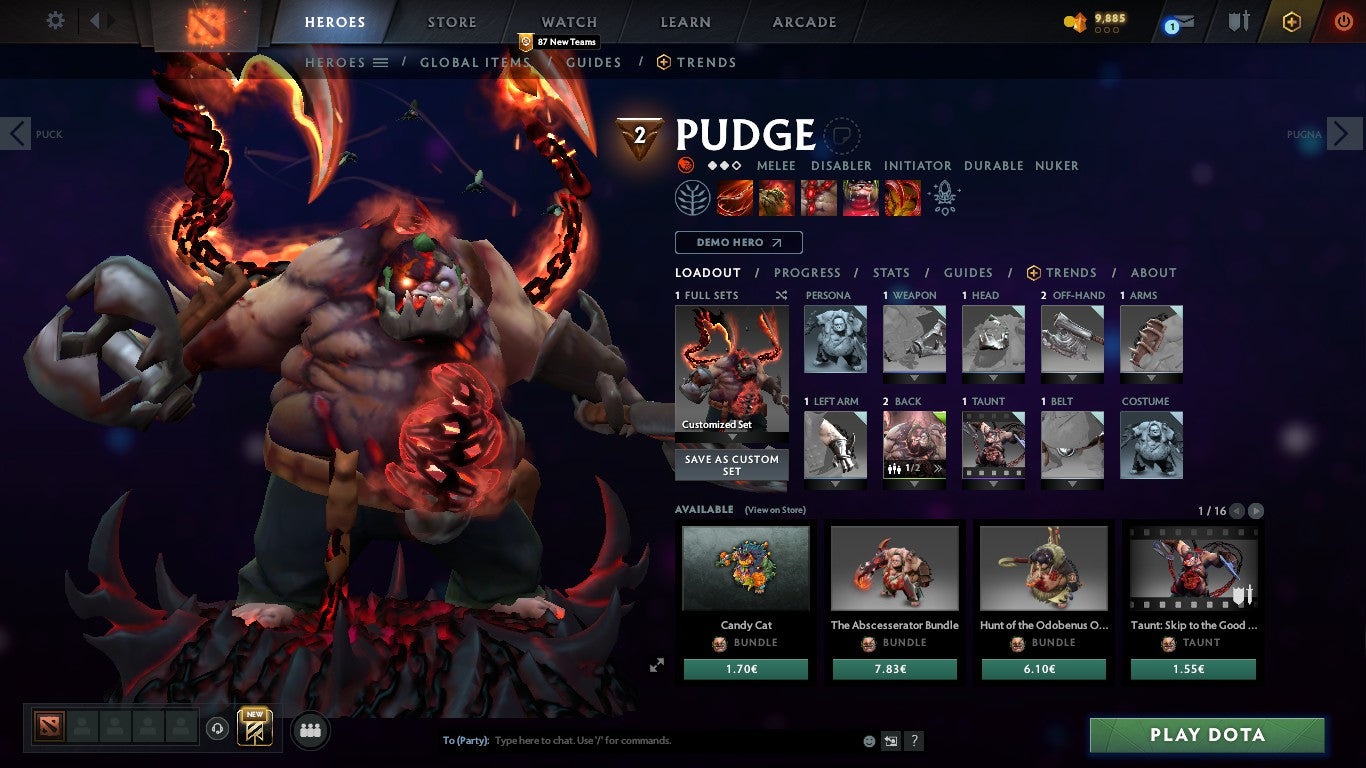The height and width of the screenshot is (768, 1366).
Task: Click the settings gear icon
Action: (x=55, y=20)
